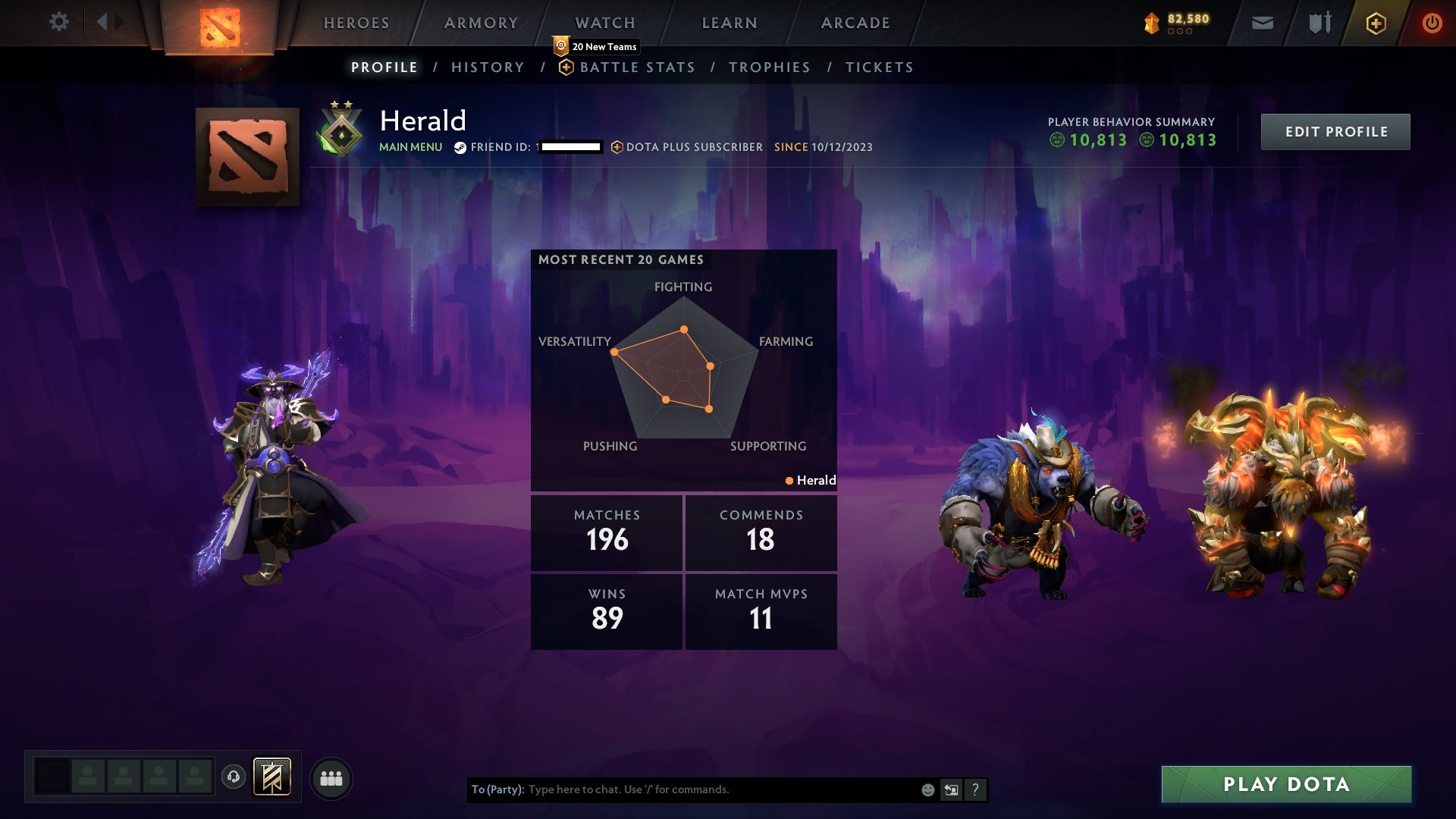Screen dimensions: 1456x819
Task: Click the help question mark icon near chat
Action: pyautogui.click(x=976, y=789)
